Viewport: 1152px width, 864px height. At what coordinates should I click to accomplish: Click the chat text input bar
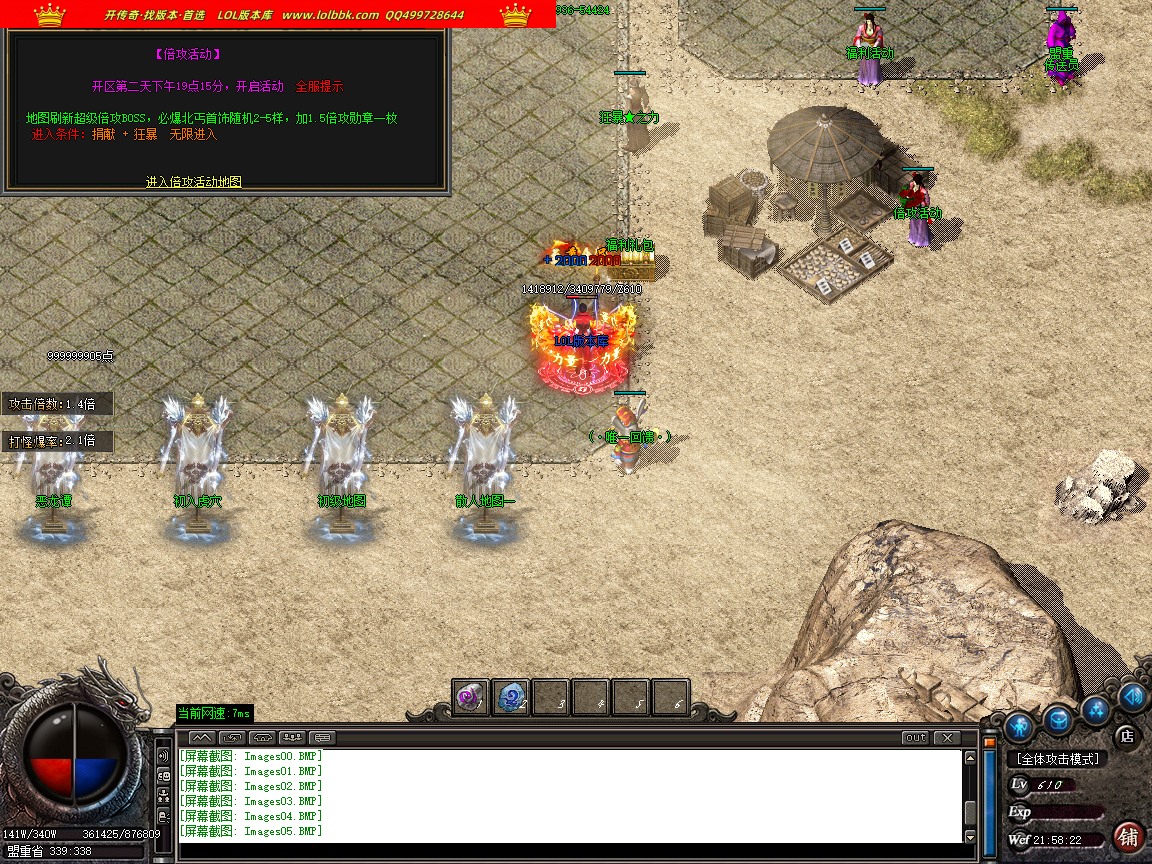(570, 852)
